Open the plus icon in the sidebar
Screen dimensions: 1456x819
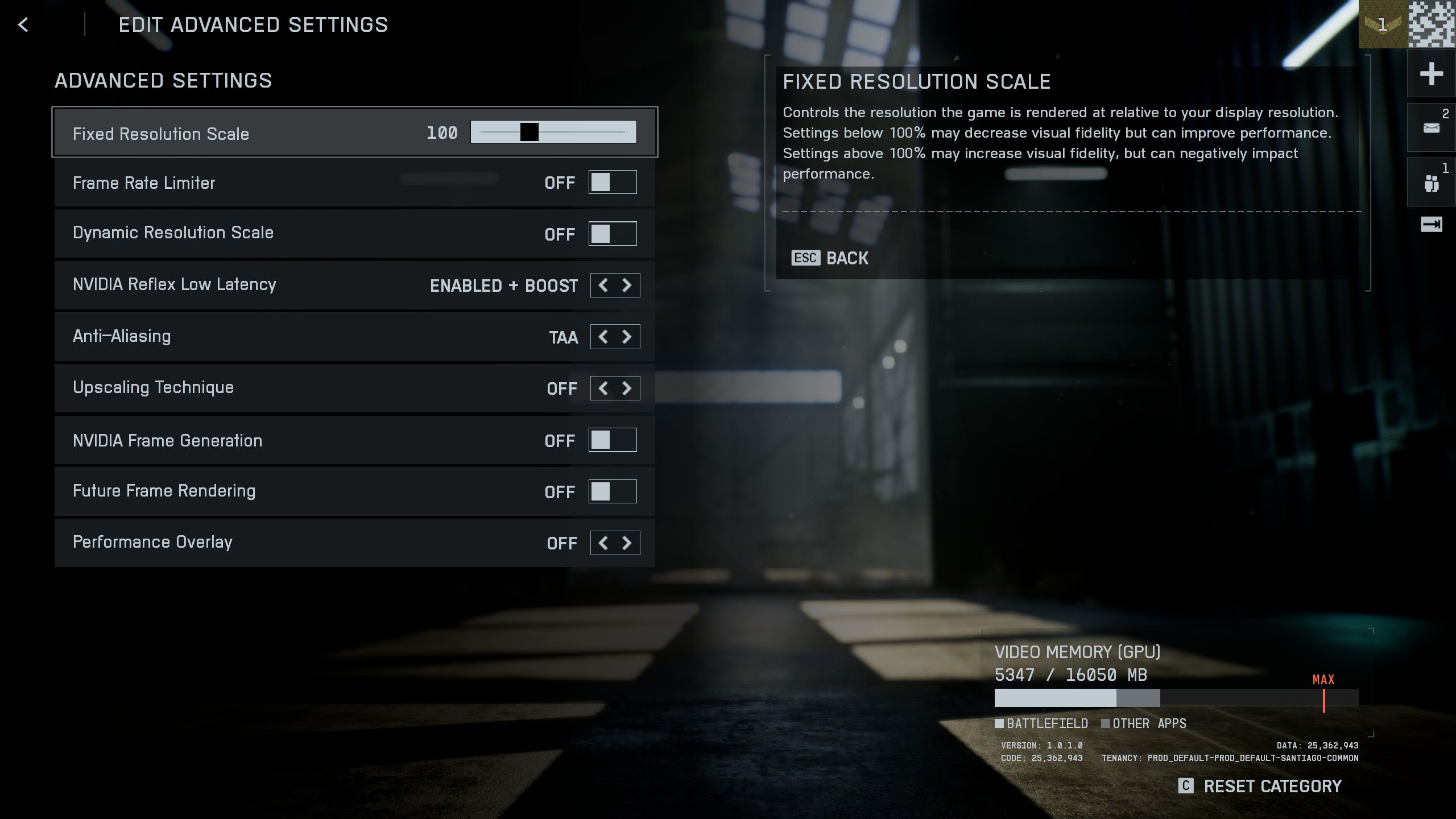pyautogui.click(x=1431, y=74)
